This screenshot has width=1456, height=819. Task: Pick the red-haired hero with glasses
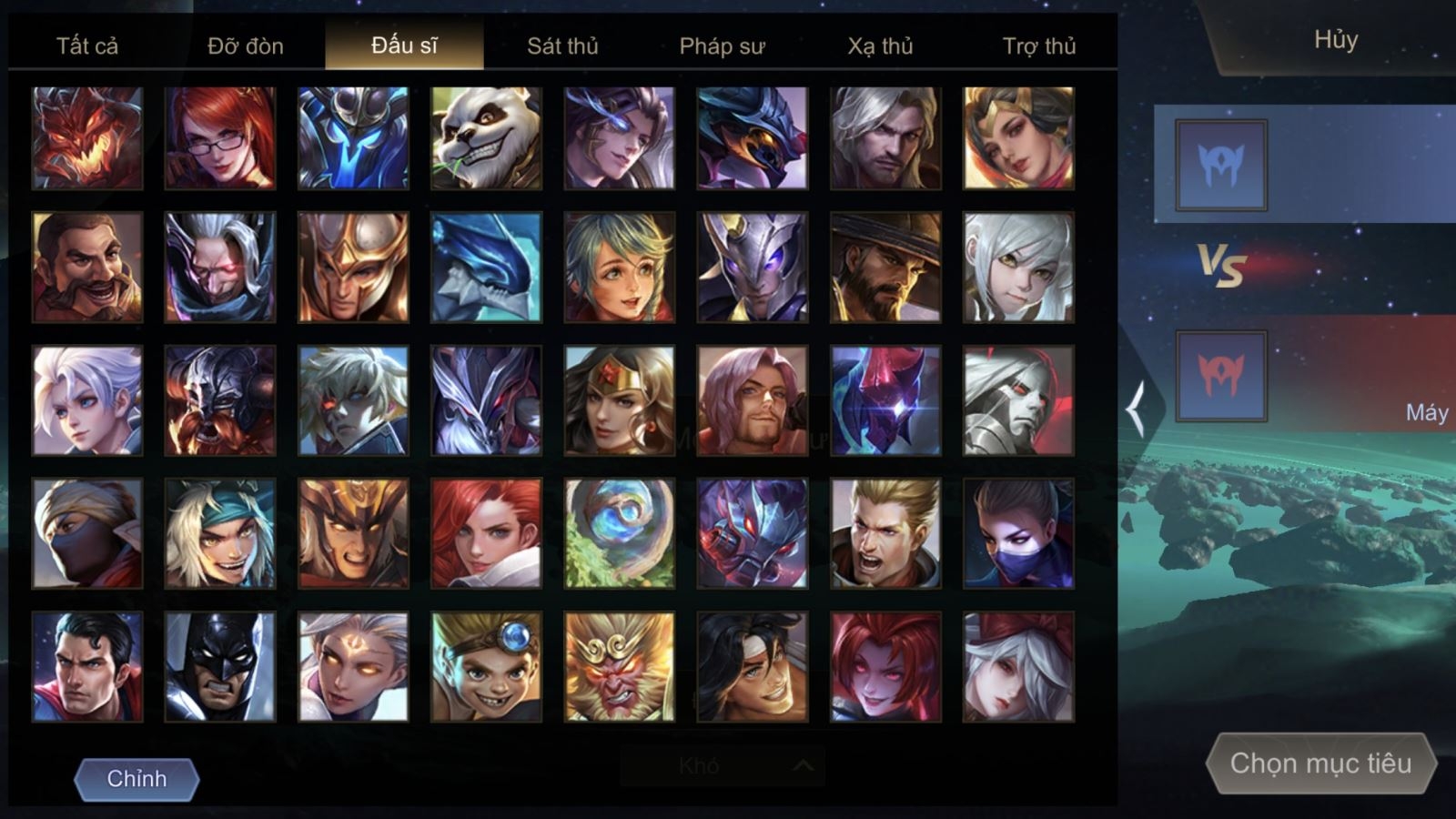(220, 138)
